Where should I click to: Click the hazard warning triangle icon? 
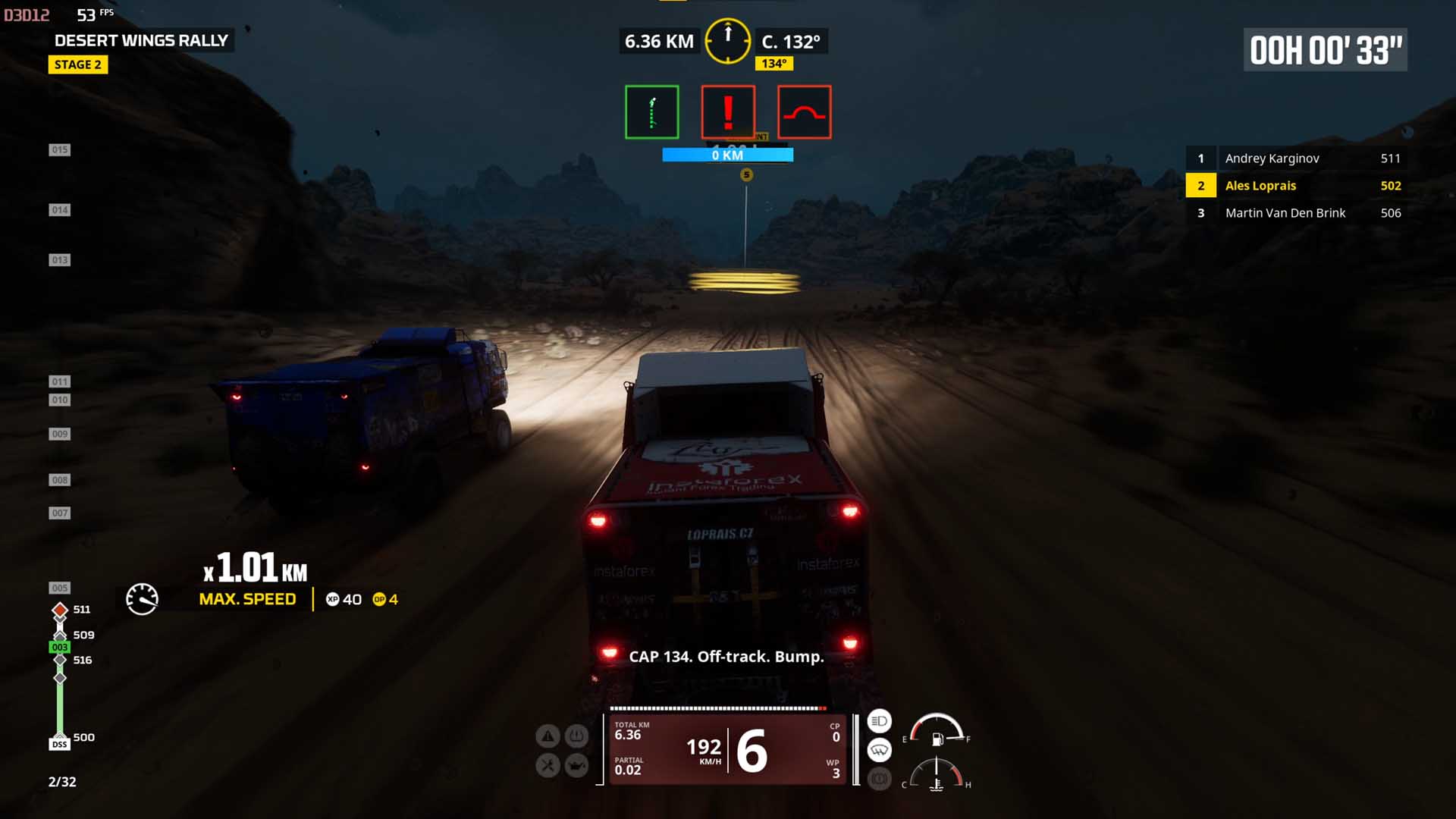[548, 736]
